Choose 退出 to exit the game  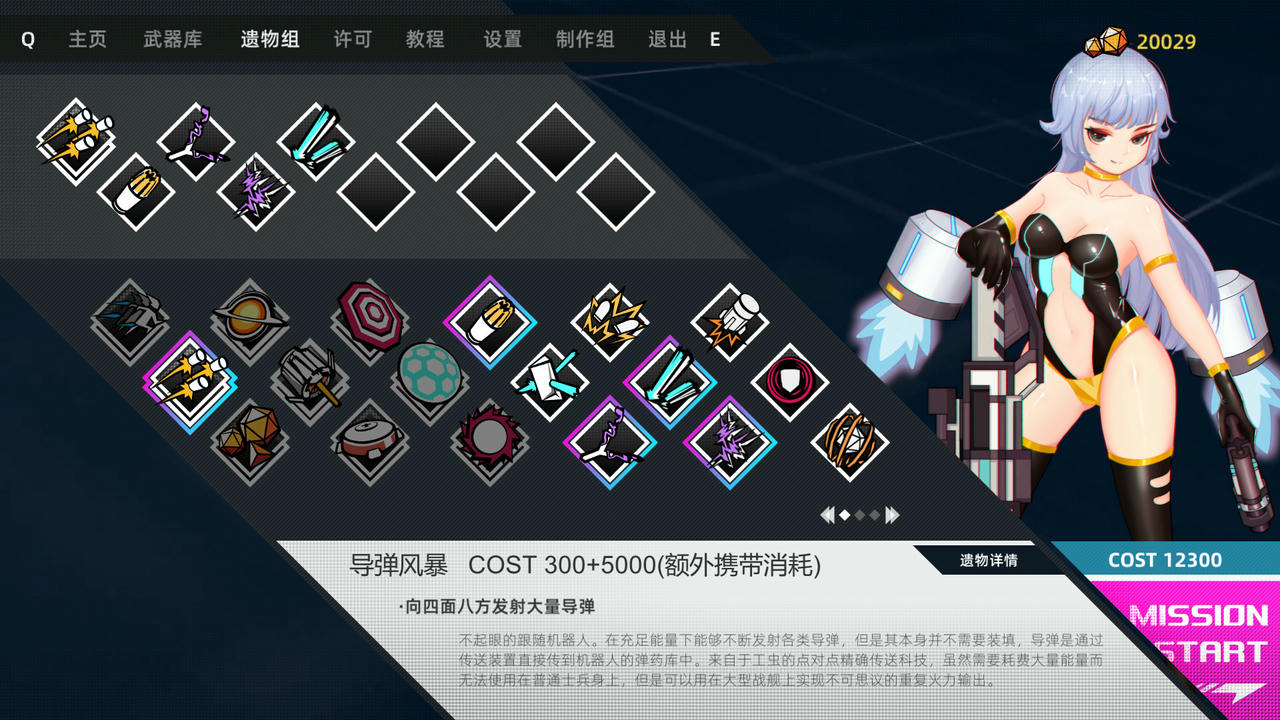pyautogui.click(x=667, y=40)
